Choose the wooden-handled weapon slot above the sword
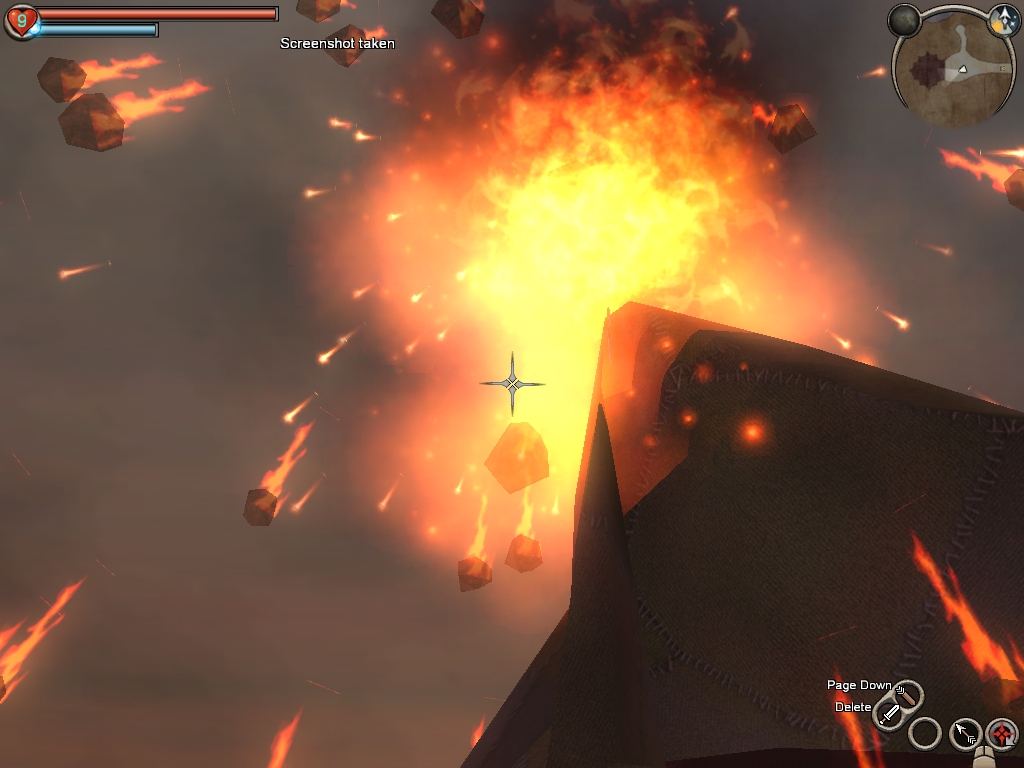The width and height of the screenshot is (1024, 768). click(908, 693)
